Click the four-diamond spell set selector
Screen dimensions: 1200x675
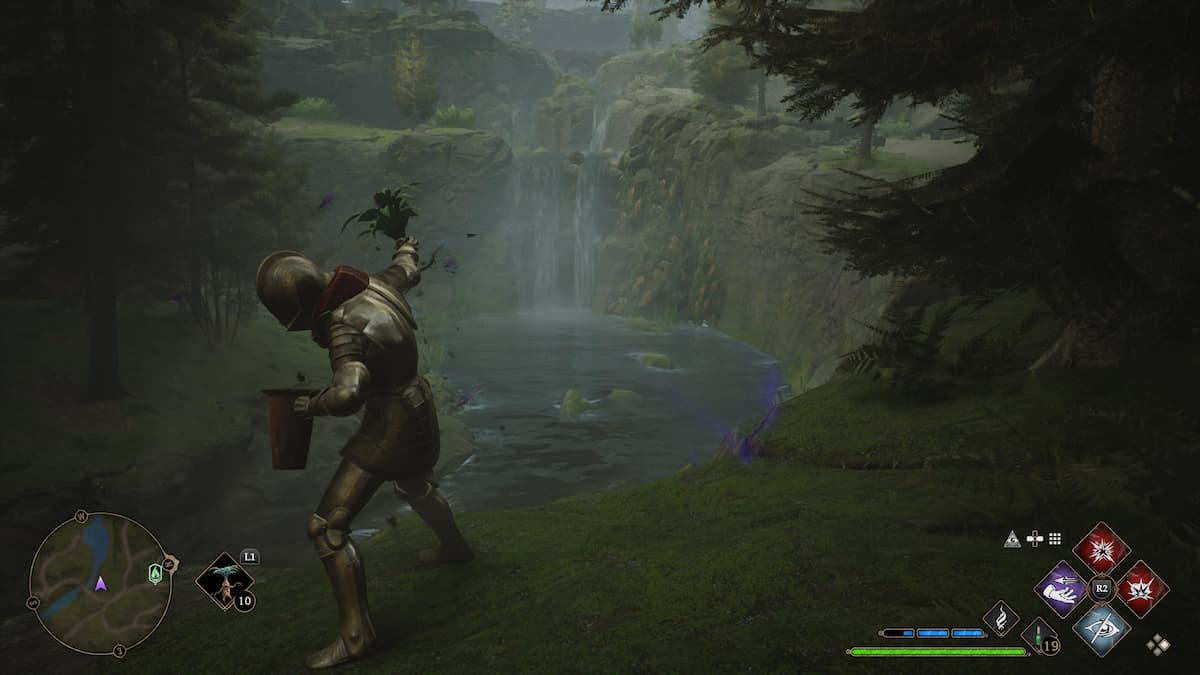[1158, 644]
